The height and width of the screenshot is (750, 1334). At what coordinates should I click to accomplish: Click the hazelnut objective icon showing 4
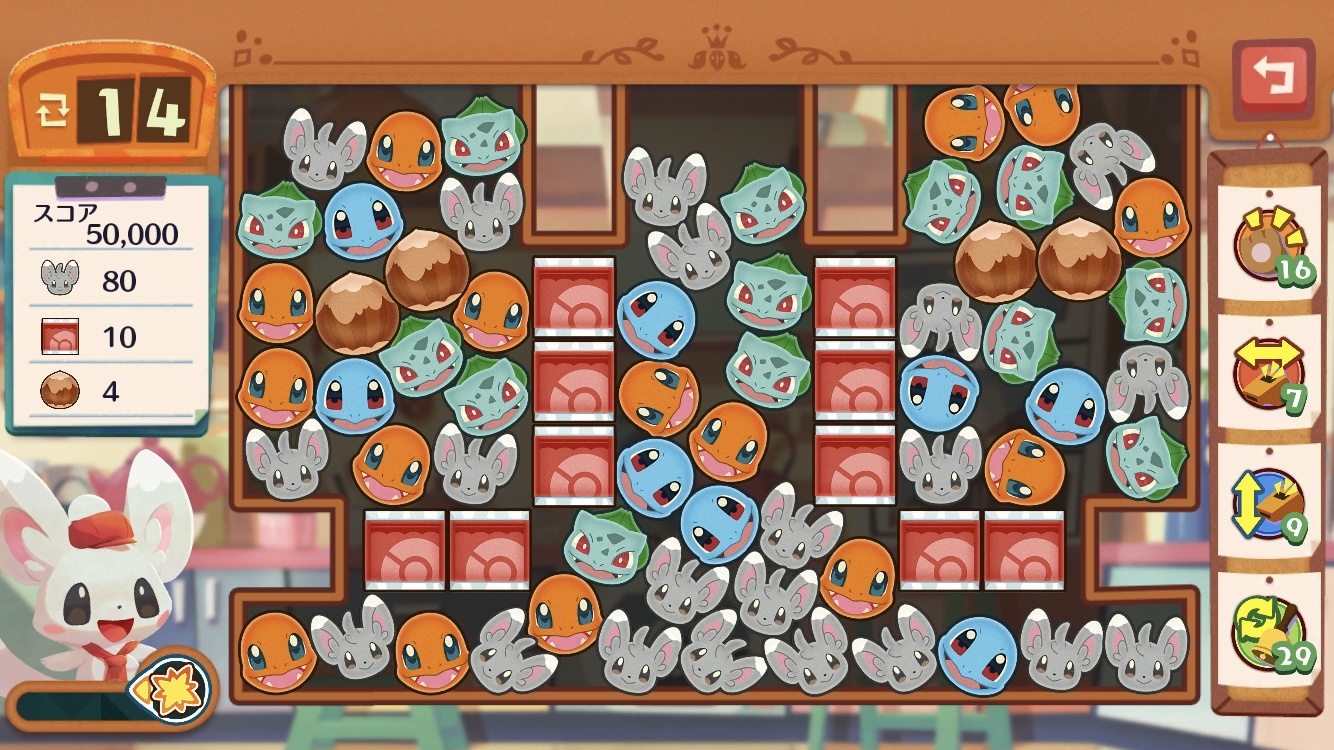[x=62, y=390]
